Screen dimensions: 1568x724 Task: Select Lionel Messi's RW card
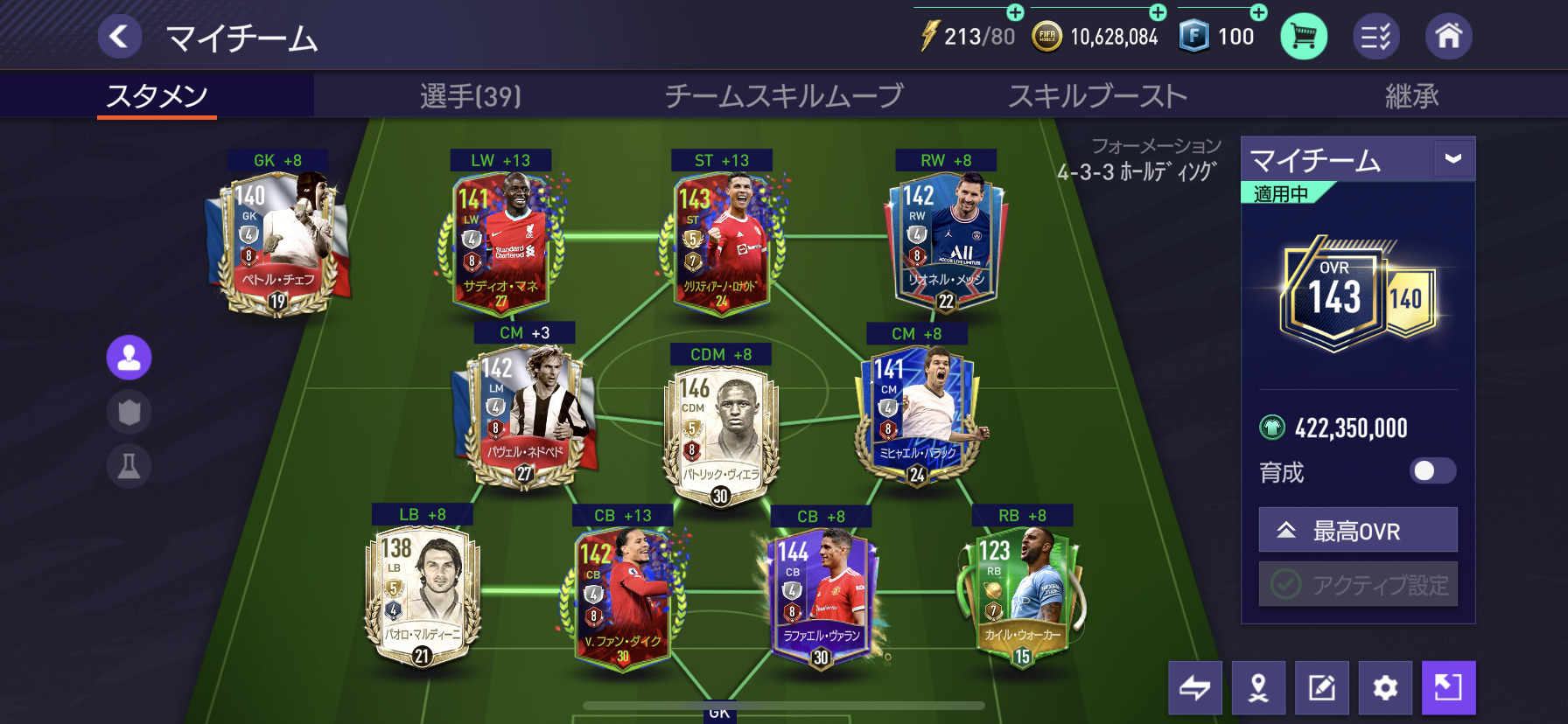946,240
